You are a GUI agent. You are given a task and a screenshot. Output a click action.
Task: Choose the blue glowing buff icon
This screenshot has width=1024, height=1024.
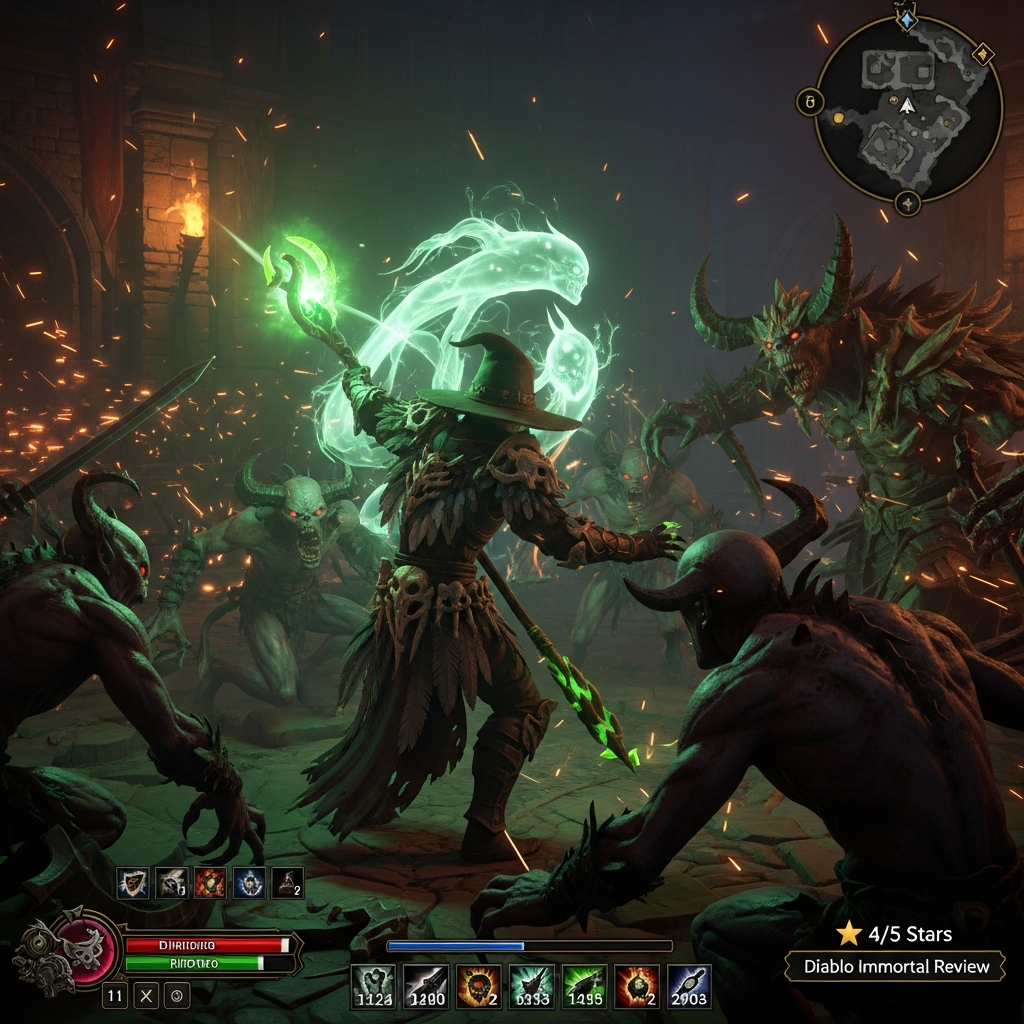click(249, 883)
